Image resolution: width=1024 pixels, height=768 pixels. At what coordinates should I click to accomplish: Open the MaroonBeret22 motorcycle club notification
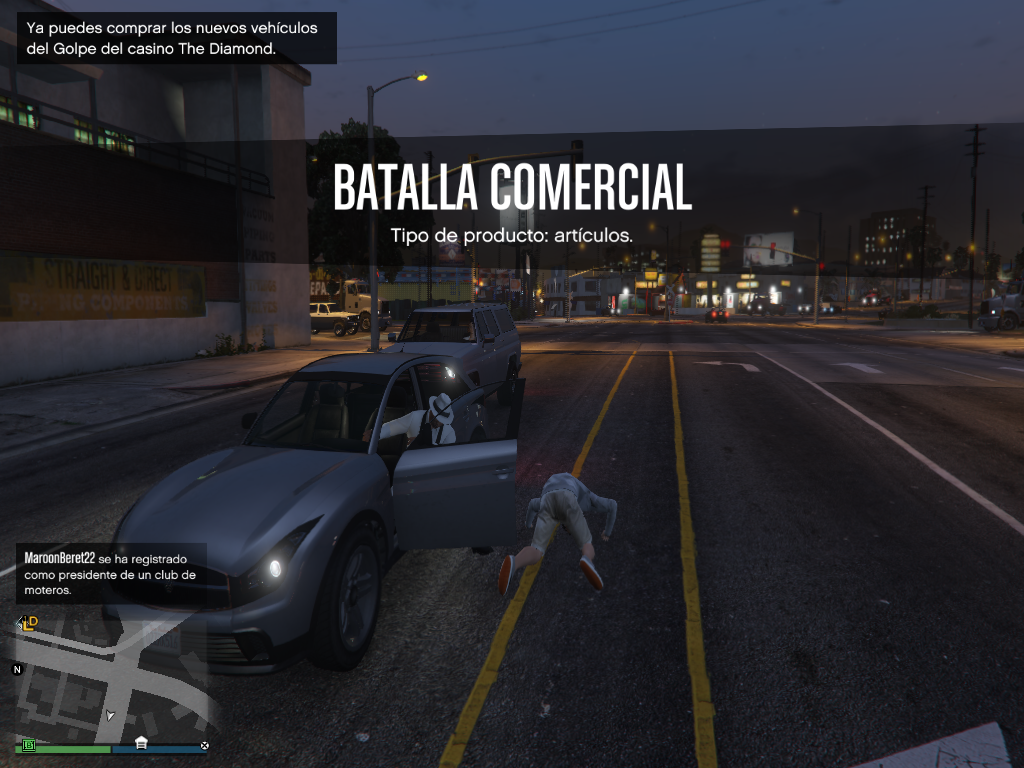pyautogui.click(x=111, y=574)
